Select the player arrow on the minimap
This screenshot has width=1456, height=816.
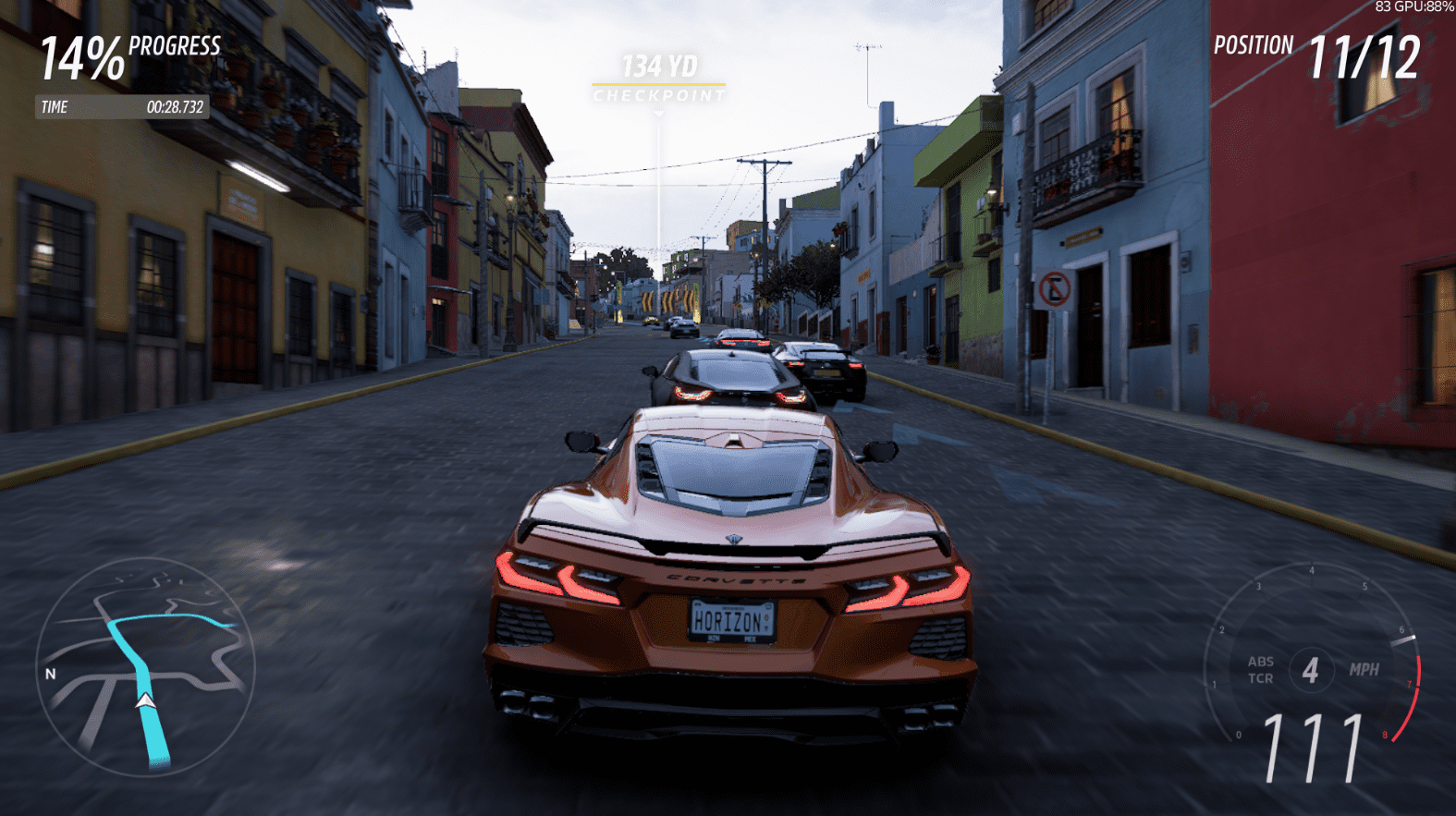tap(148, 701)
